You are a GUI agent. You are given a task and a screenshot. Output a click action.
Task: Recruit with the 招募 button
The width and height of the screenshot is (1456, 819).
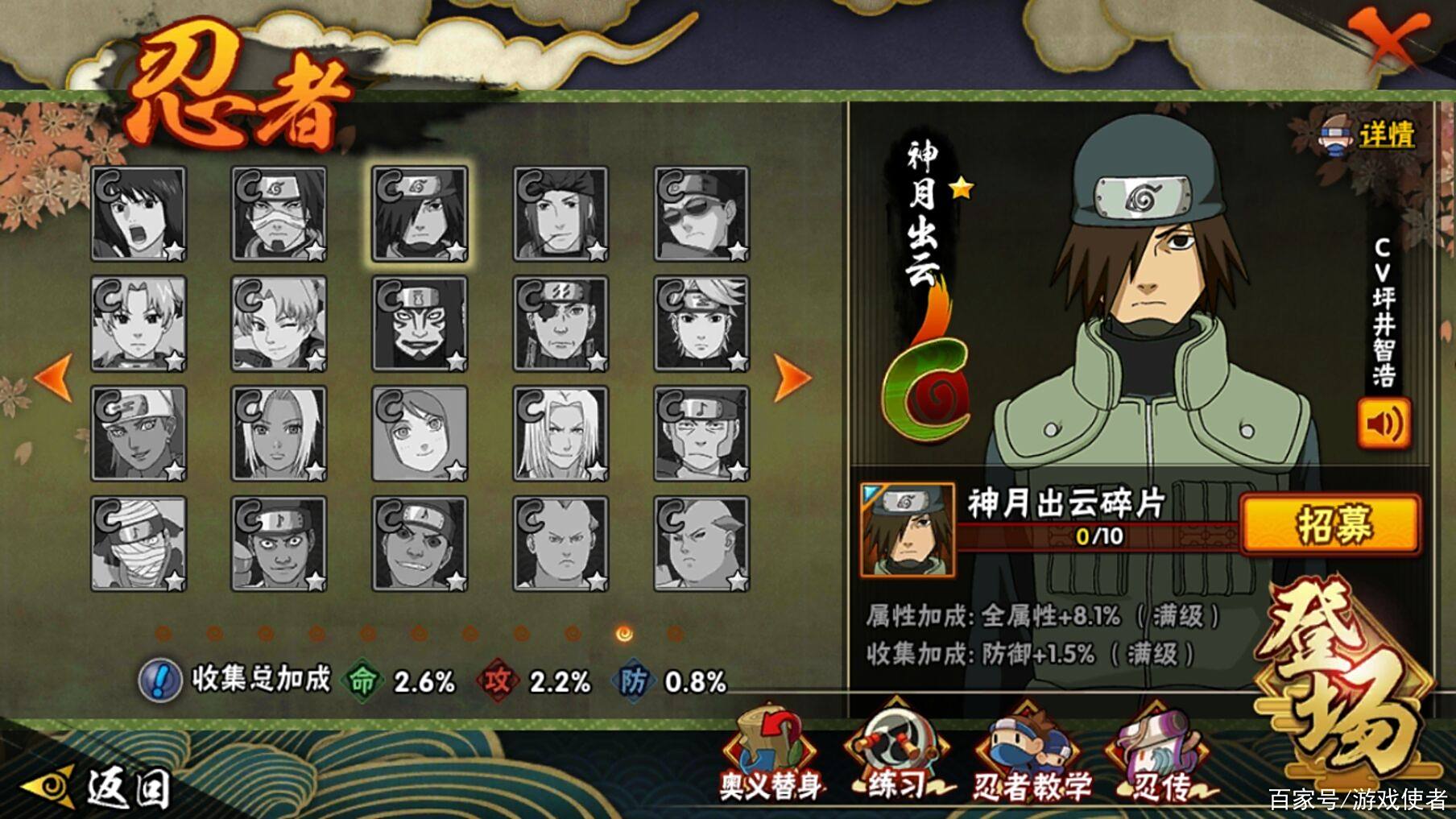coord(1331,525)
